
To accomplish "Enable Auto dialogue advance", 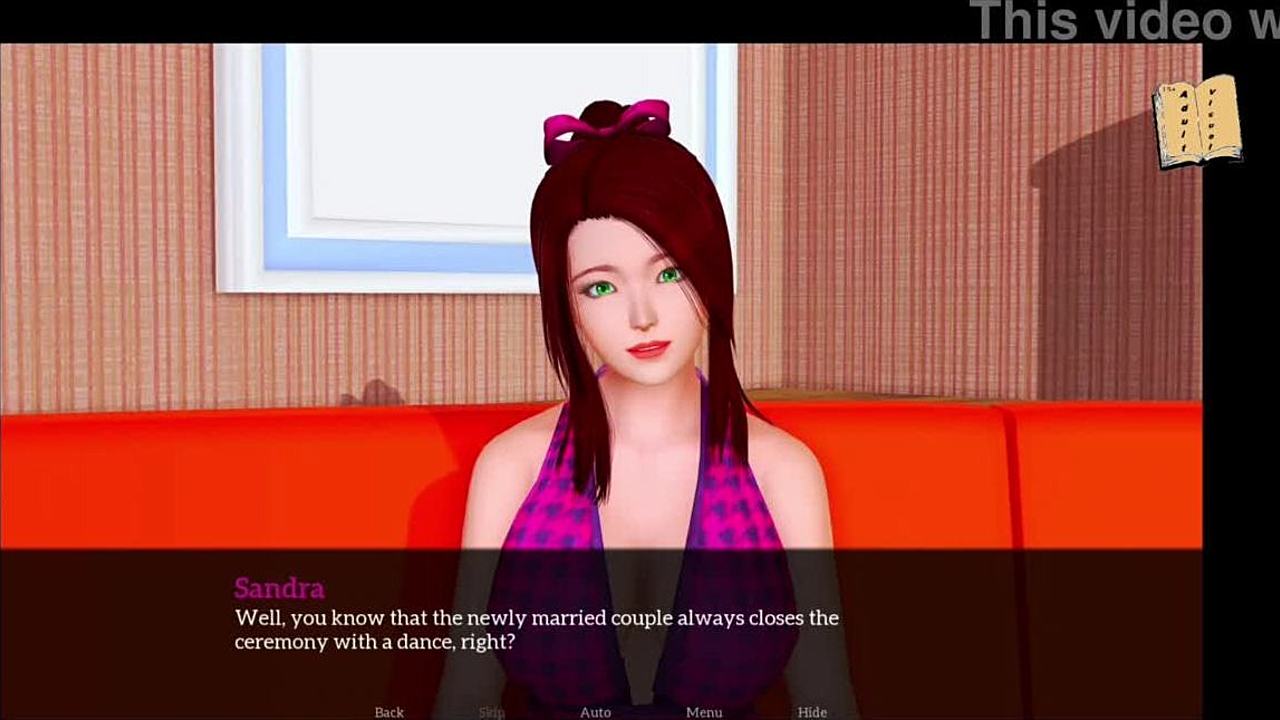I will tap(595, 712).
